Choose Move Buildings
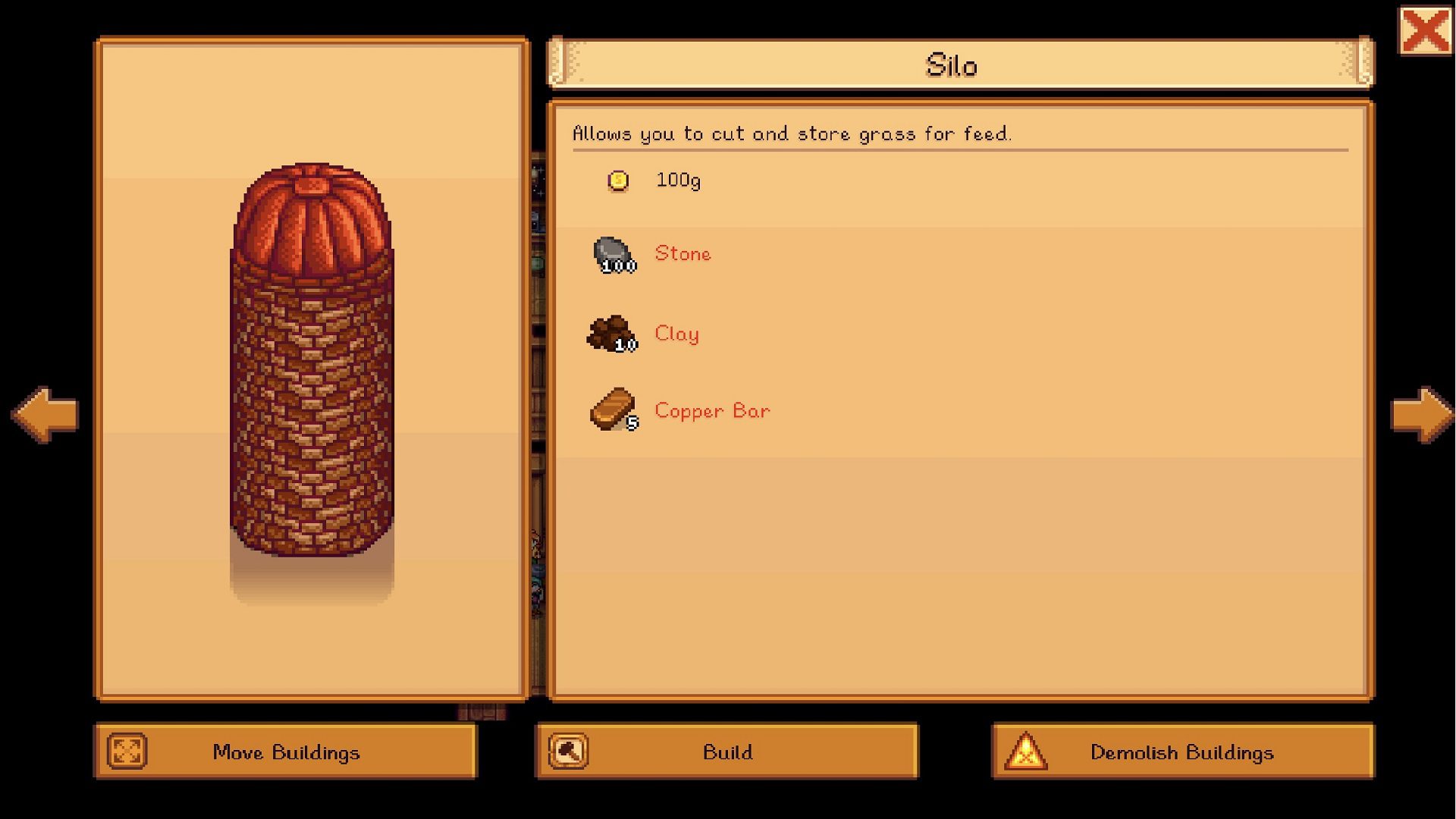This screenshot has width=1456, height=819. pyautogui.click(x=287, y=752)
